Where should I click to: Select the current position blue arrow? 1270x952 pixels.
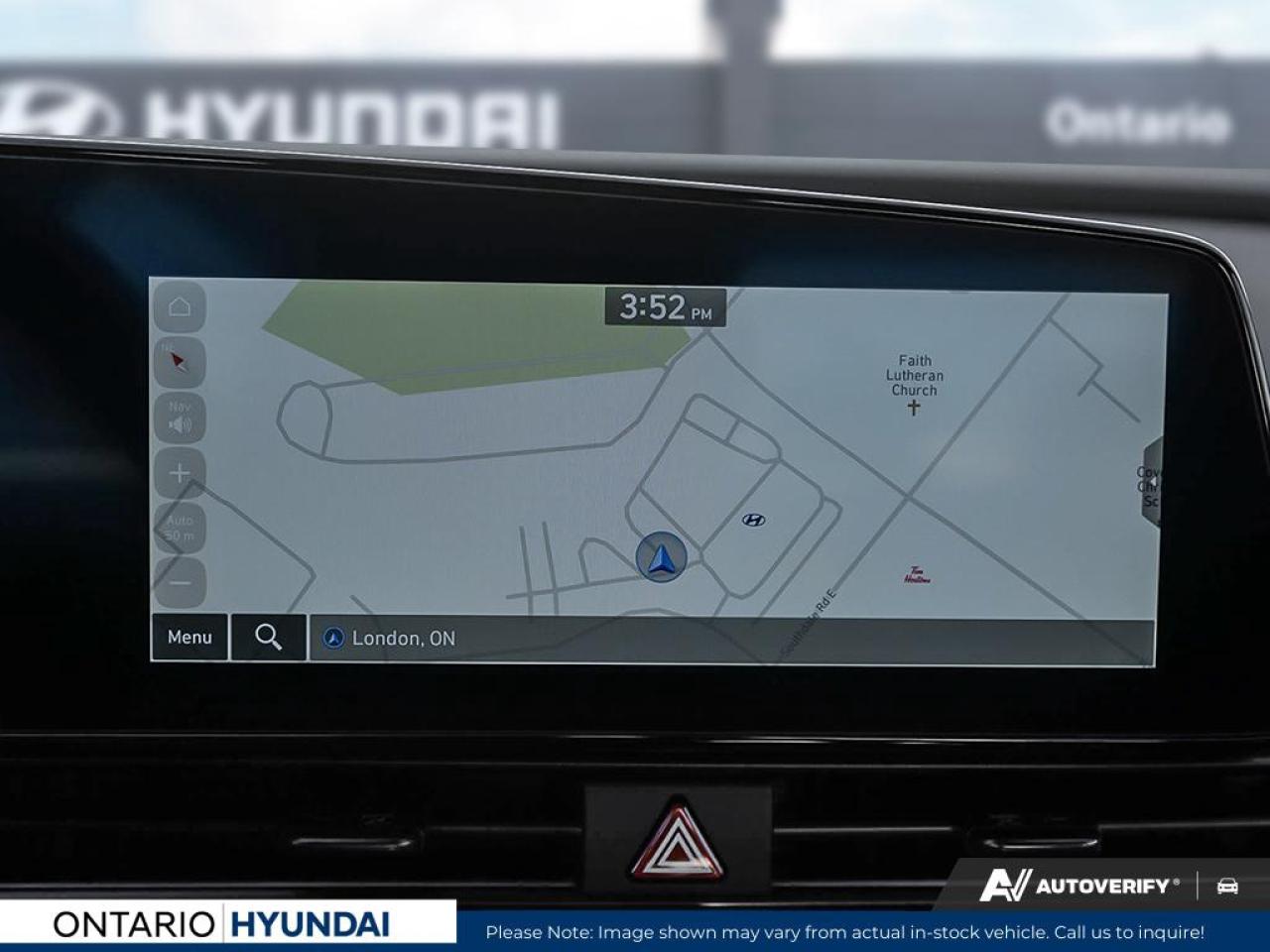662,556
